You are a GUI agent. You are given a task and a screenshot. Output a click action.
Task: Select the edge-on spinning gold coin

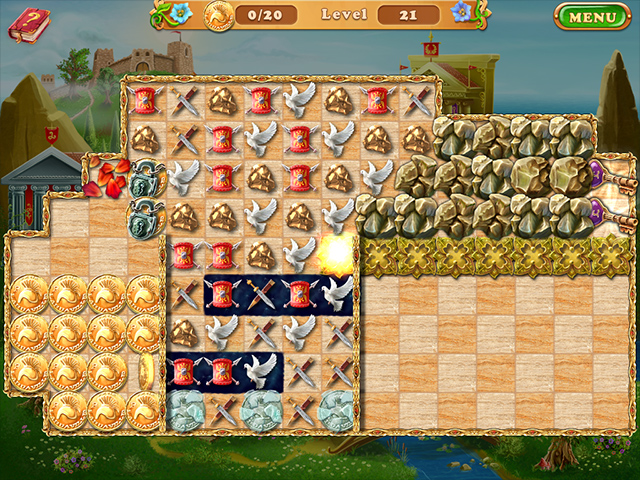[144, 369]
